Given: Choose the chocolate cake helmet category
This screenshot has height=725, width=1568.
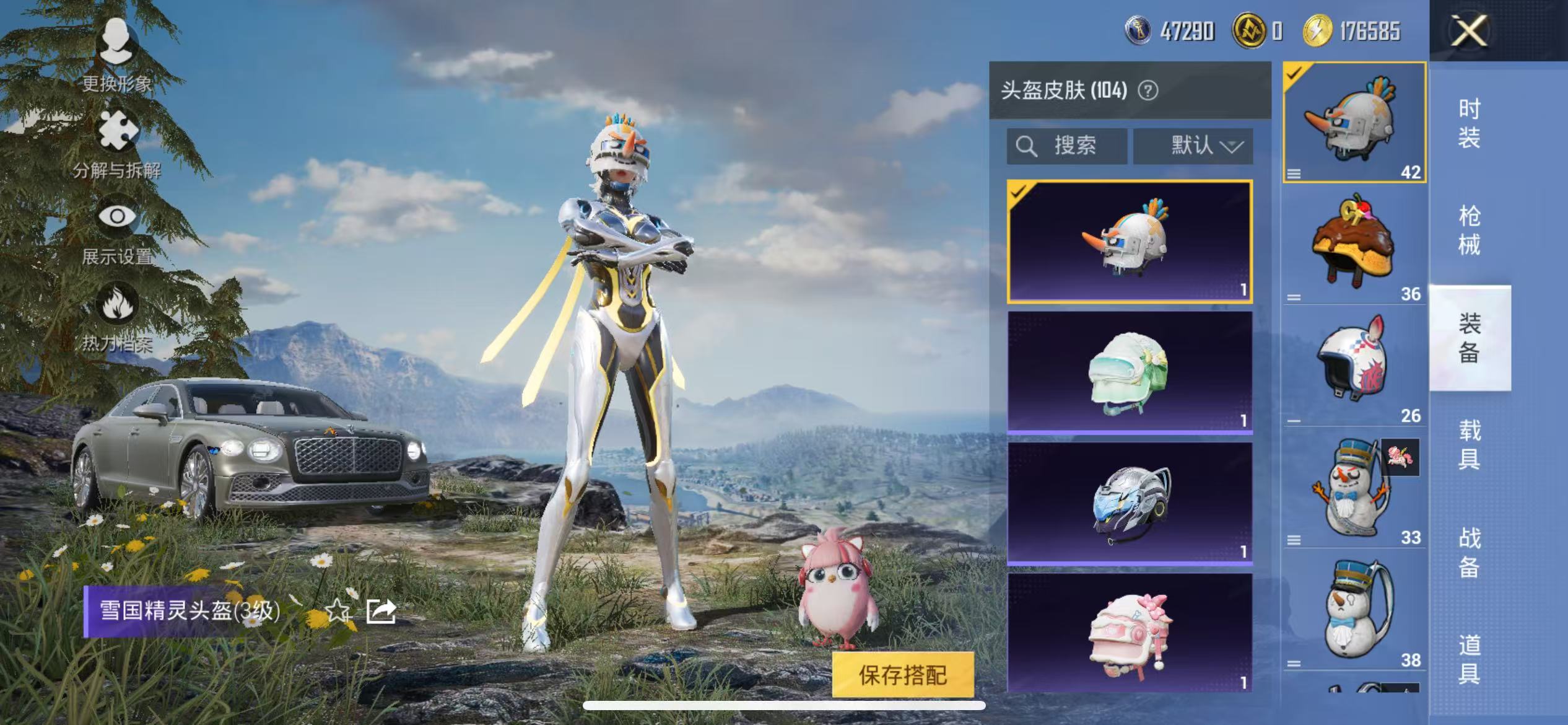Looking at the screenshot, I should (1354, 244).
